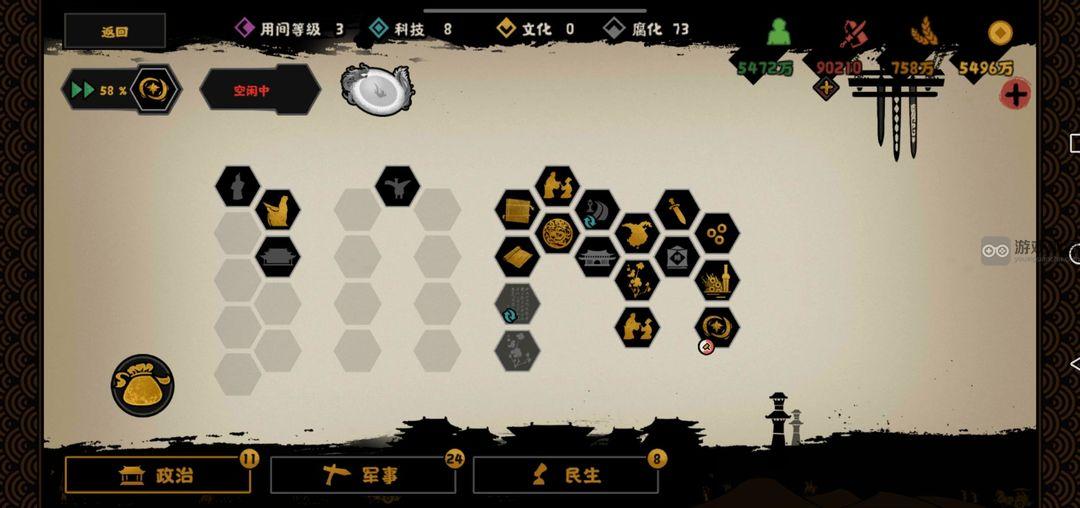This screenshot has height=508, width=1080.
Task: Select the gold seated official hex
Action: tap(277, 210)
